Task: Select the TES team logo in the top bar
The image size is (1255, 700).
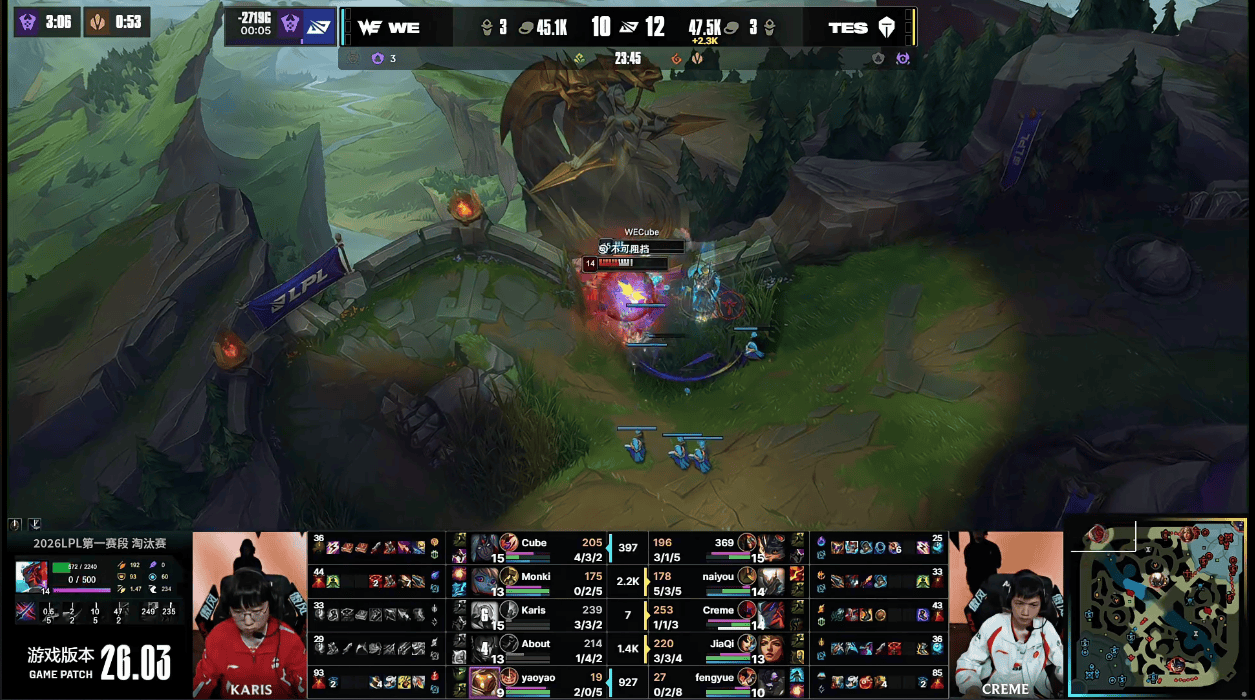Action: tap(886, 27)
